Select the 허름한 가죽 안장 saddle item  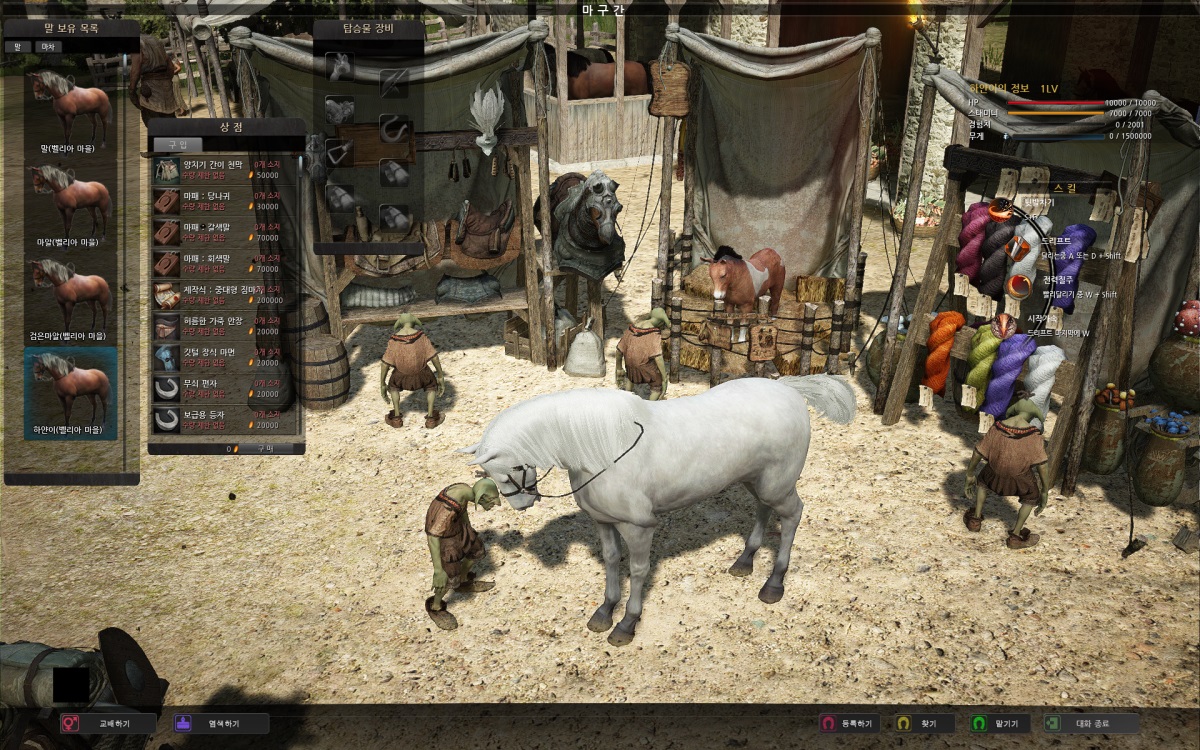click(224, 326)
